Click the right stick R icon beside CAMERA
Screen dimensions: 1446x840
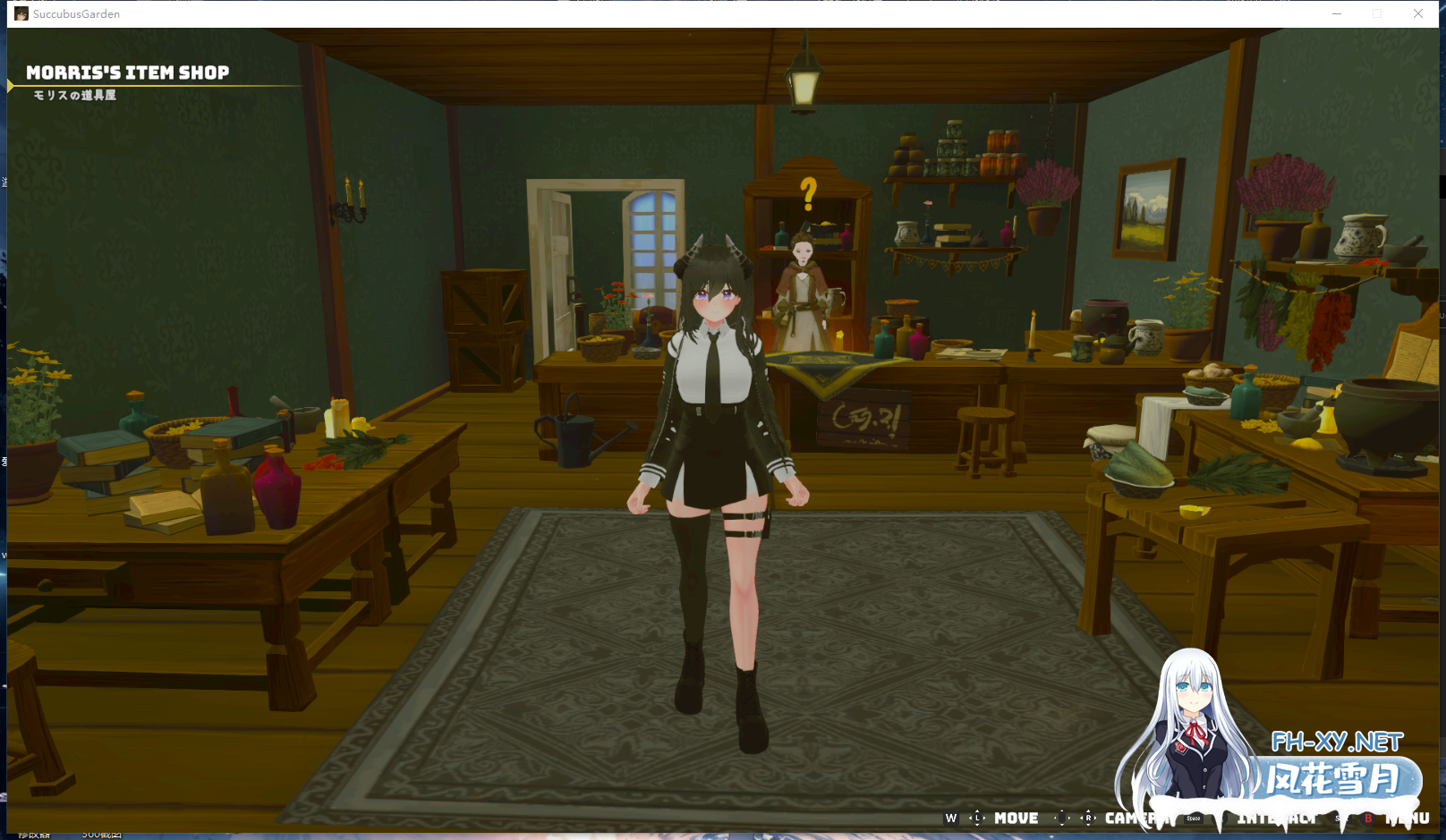point(1088,818)
